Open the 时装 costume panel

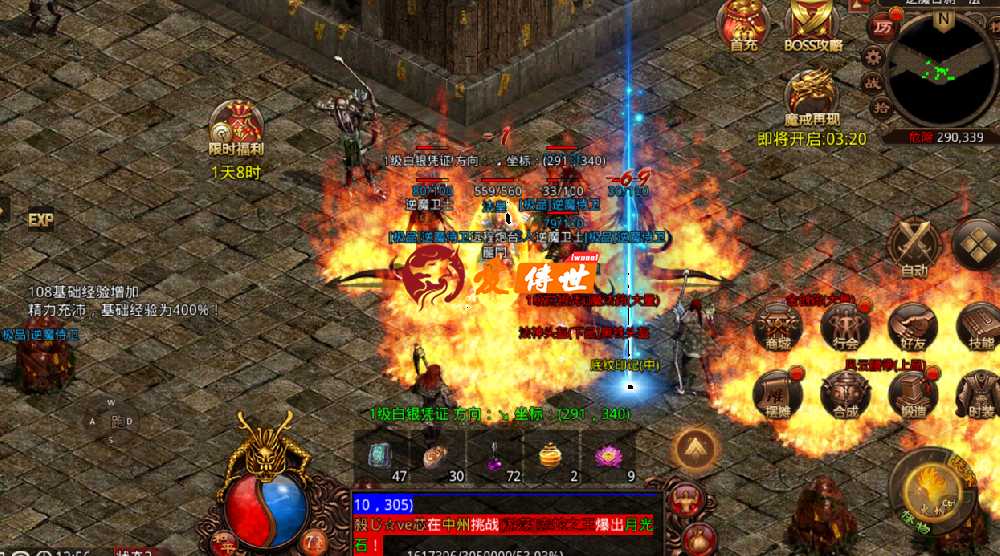pyautogui.click(x=977, y=392)
